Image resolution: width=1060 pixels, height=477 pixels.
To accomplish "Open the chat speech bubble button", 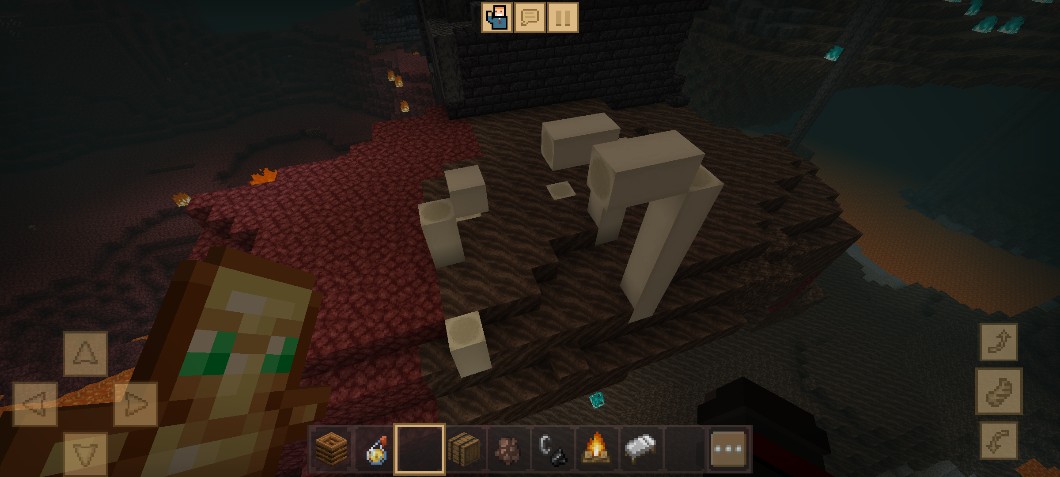I will coord(530,17).
